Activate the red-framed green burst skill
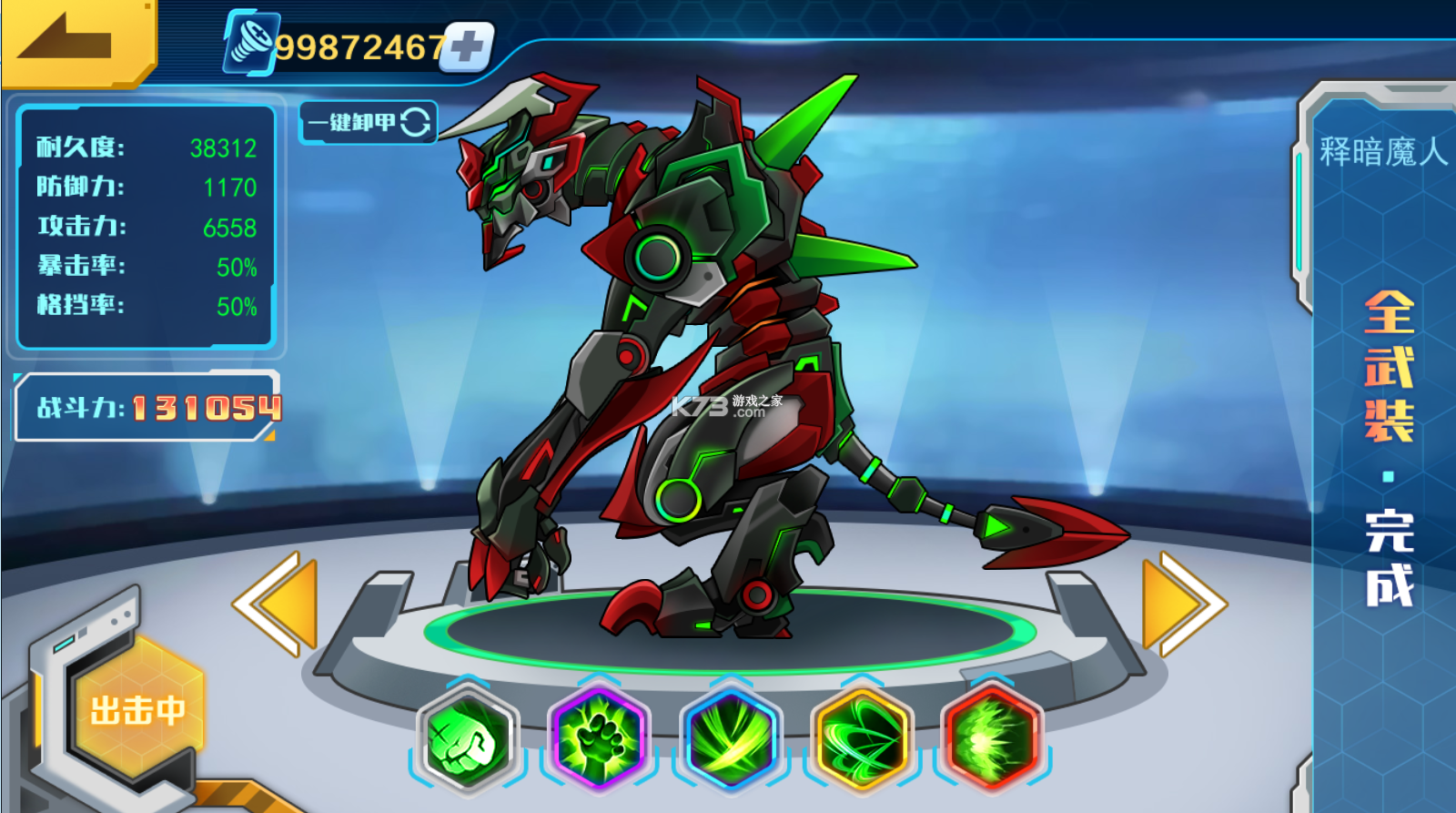 coord(992,737)
